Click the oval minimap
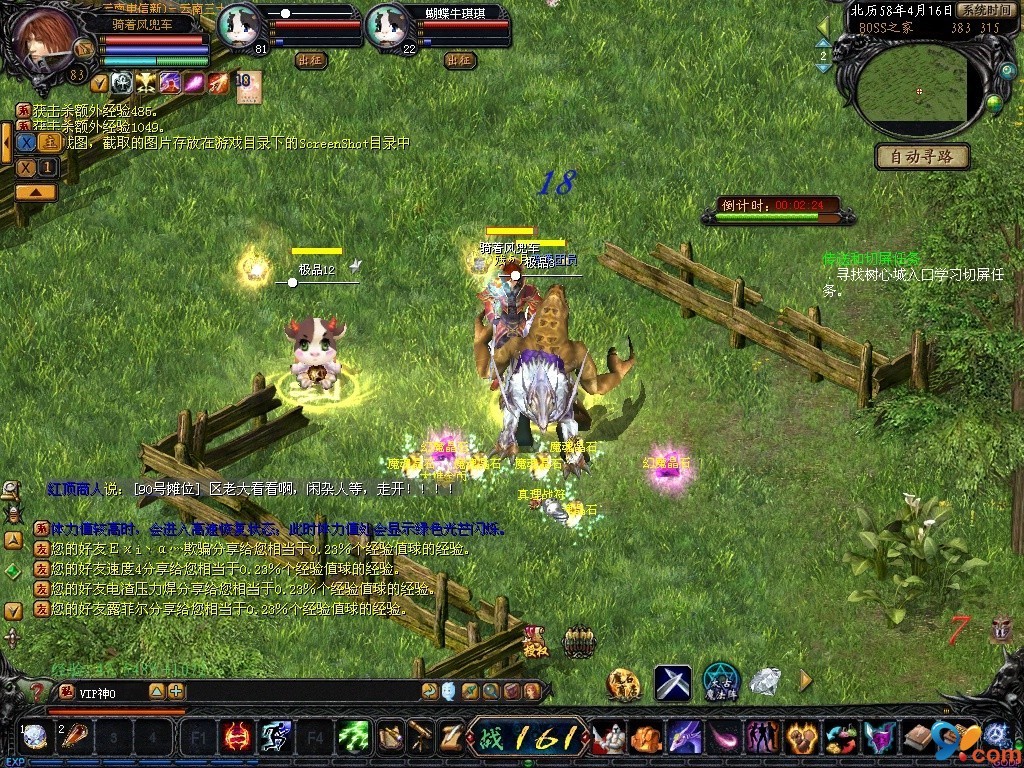 [914, 92]
